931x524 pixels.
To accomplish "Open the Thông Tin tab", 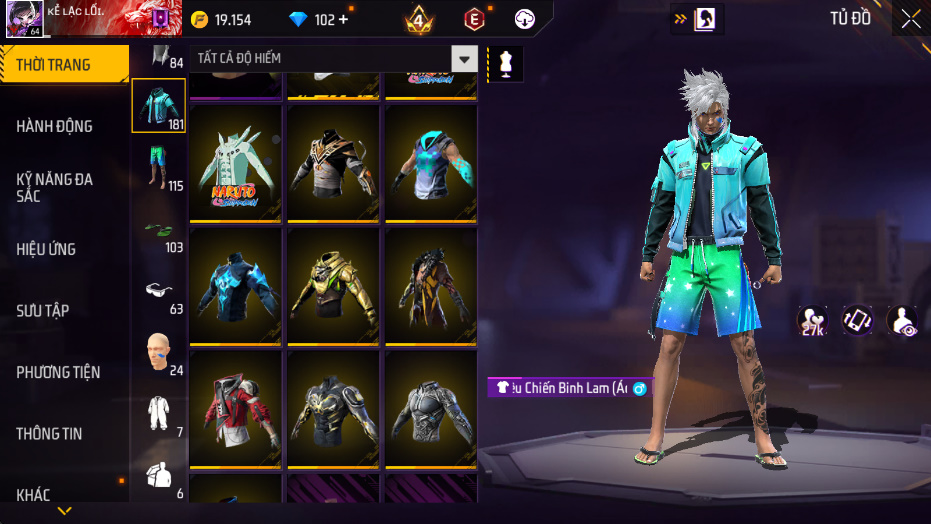I will [50, 434].
